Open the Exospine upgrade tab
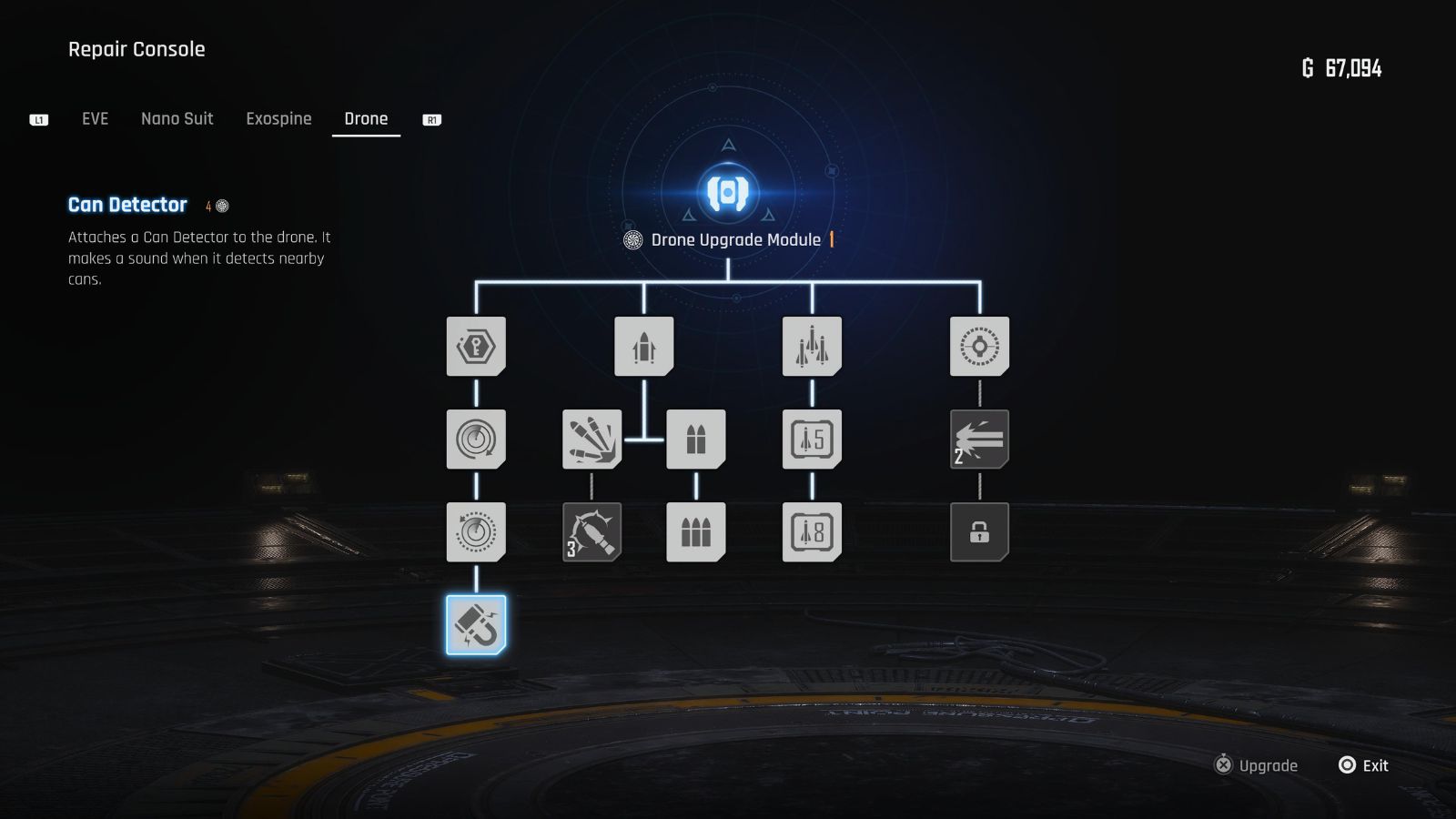 coord(278,118)
